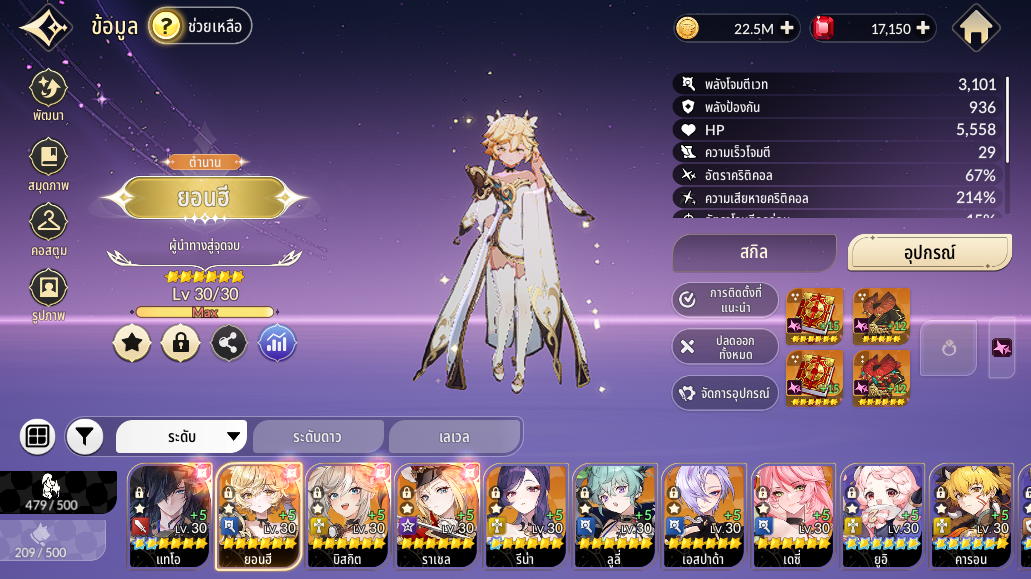Return to the home screen
Screen dimensions: 1031x579
coord(976,28)
